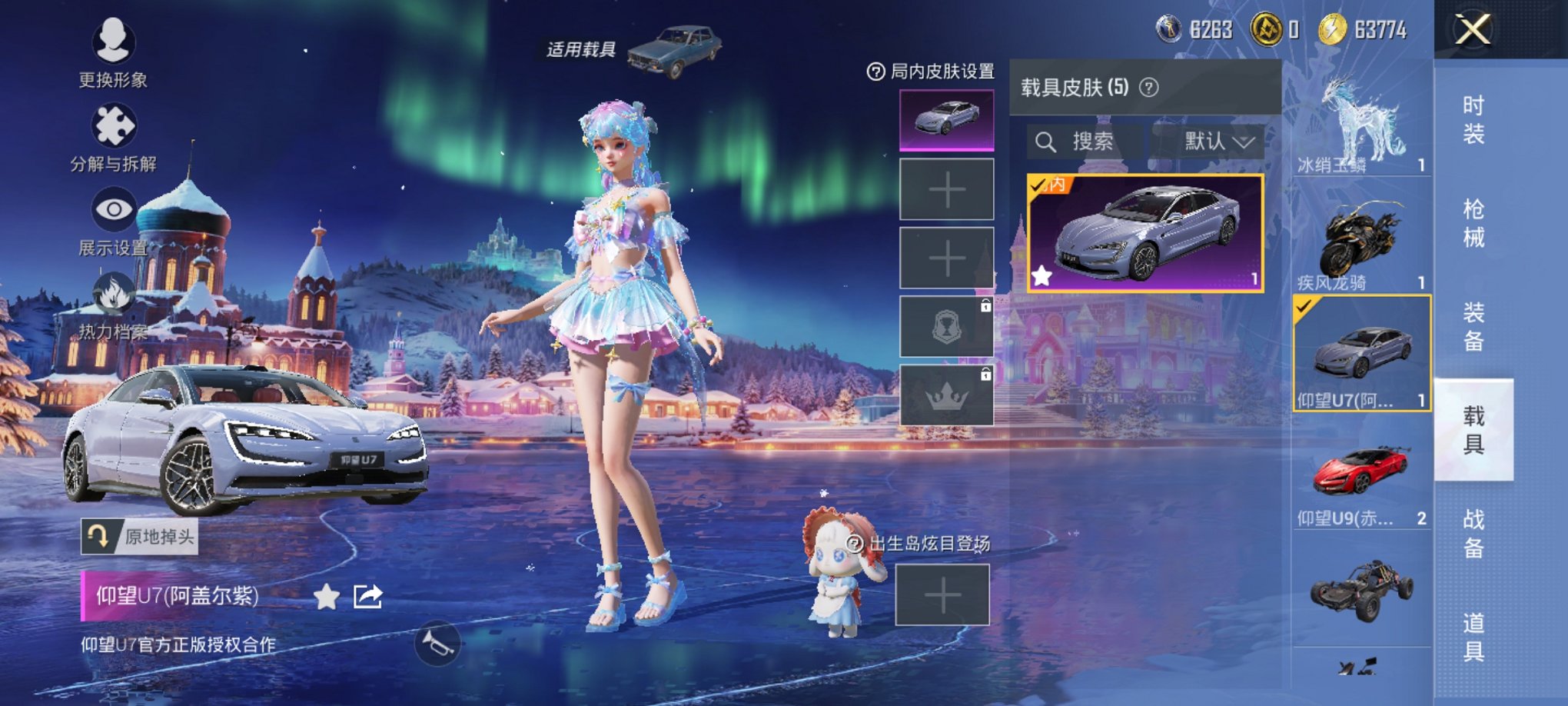Open the search magnifier in 载具皮肤 panel
This screenshot has height=706, width=1568.
1048,141
